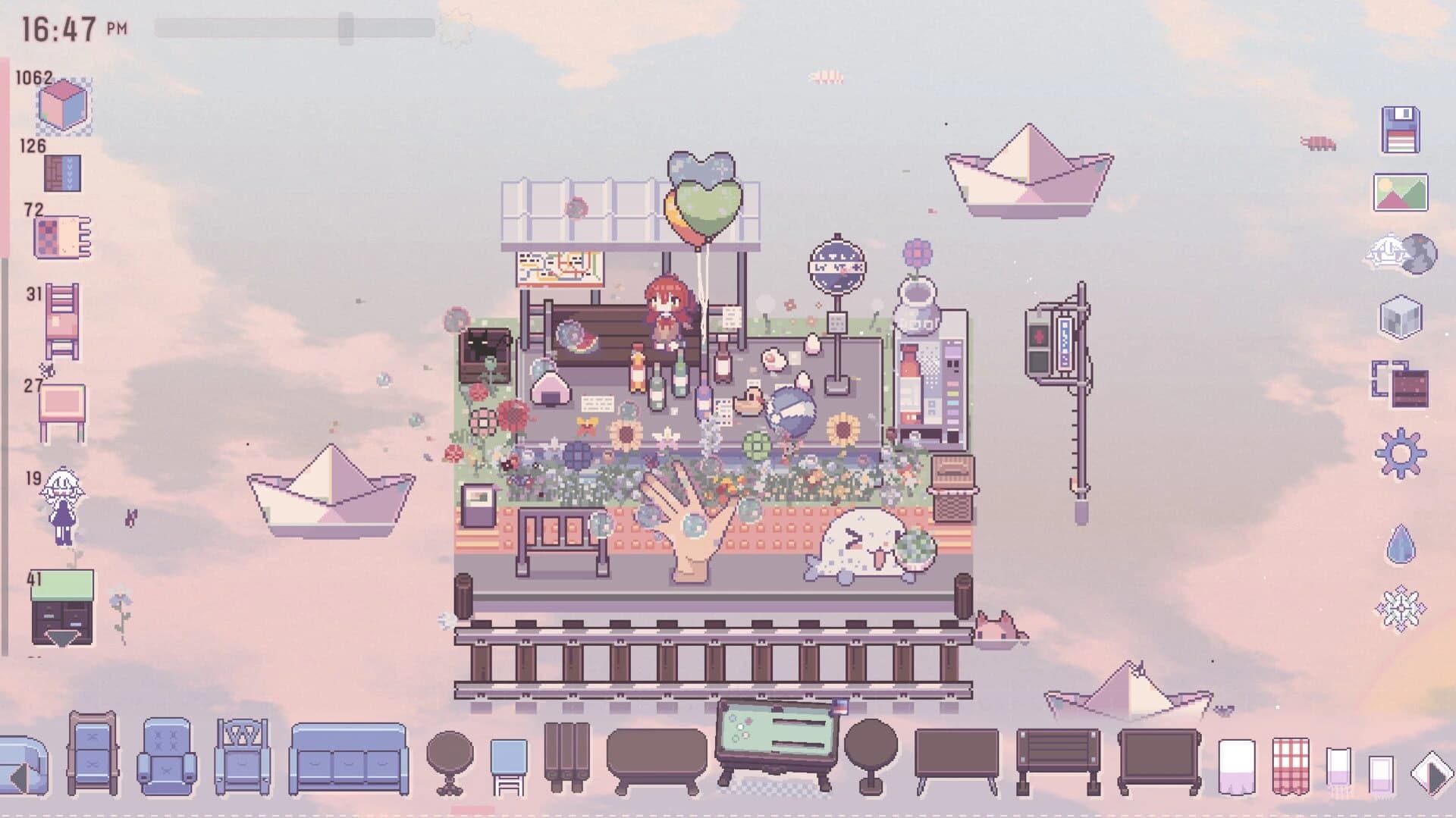1456x818 pixels.
Task: Expand more items via the sidebar down arrow
Action: point(61,638)
